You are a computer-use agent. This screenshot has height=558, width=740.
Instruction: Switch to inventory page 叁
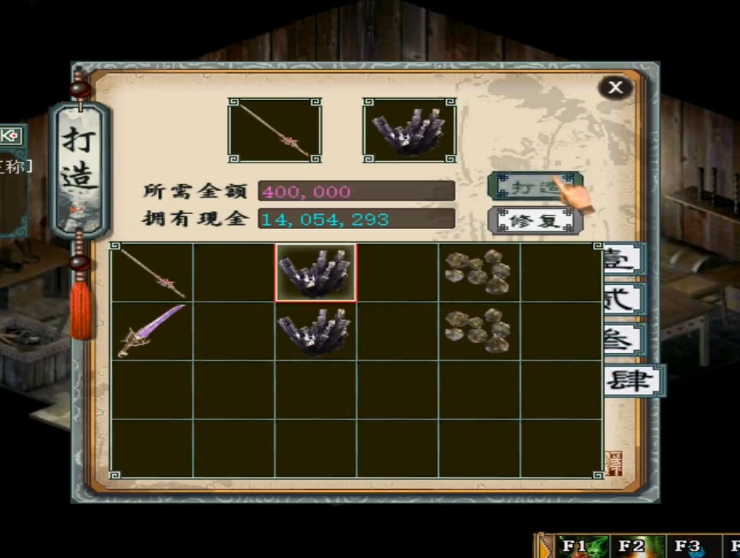click(625, 339)
